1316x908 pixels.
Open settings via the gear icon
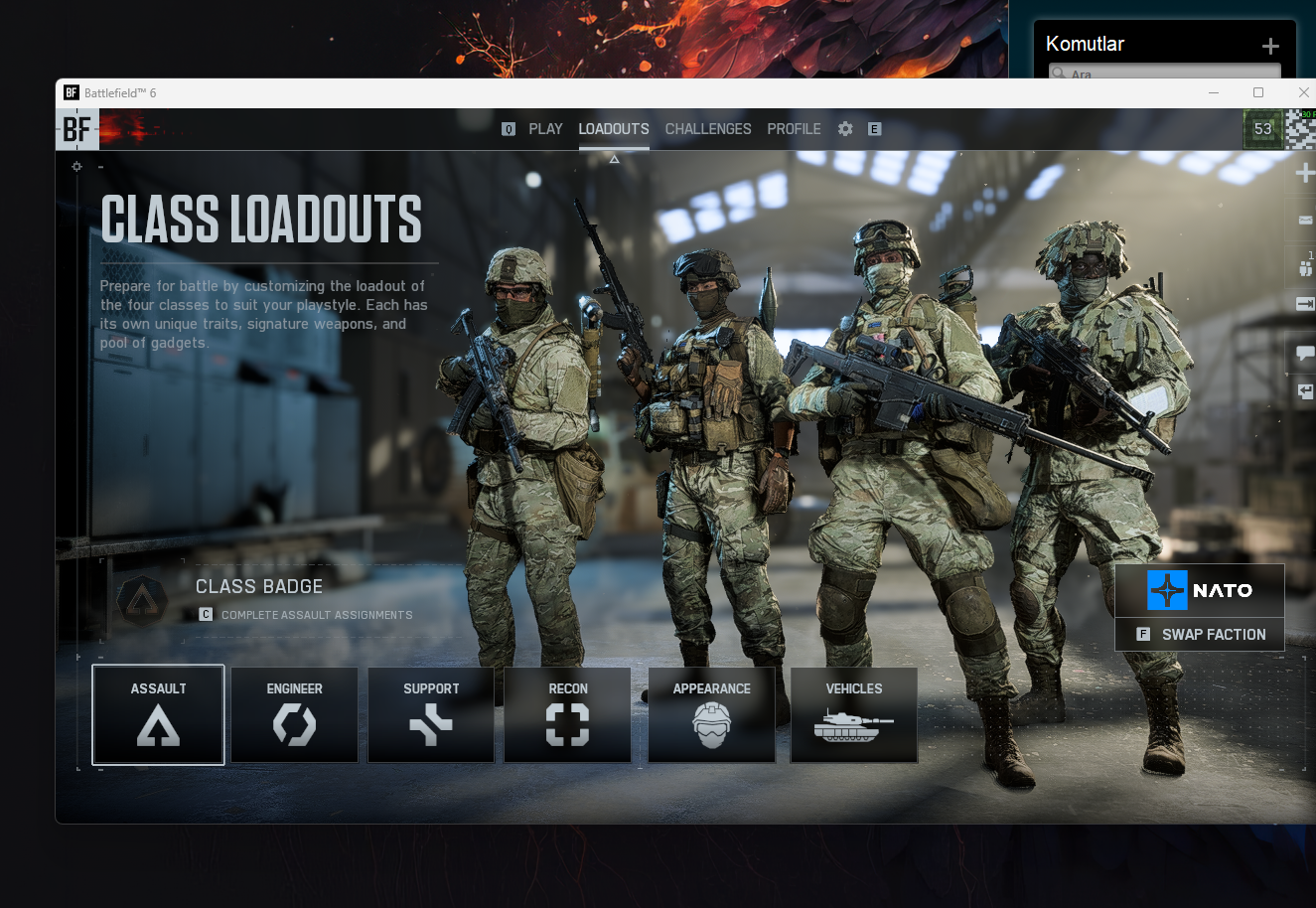pyautogui.click(x=845, y=129)
